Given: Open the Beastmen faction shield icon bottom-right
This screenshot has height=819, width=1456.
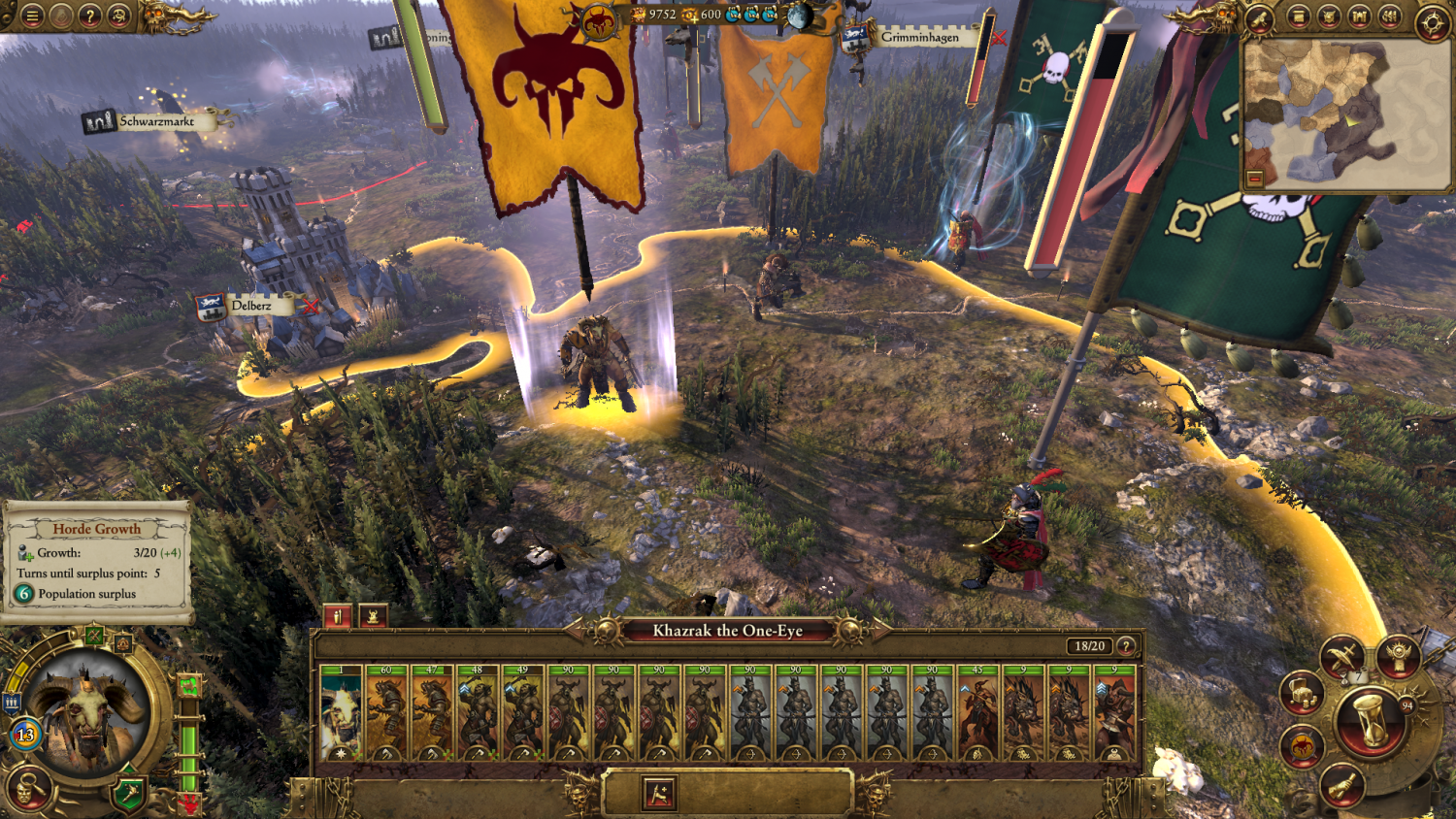Looking at the screenshot, I should click(1301, 746).
